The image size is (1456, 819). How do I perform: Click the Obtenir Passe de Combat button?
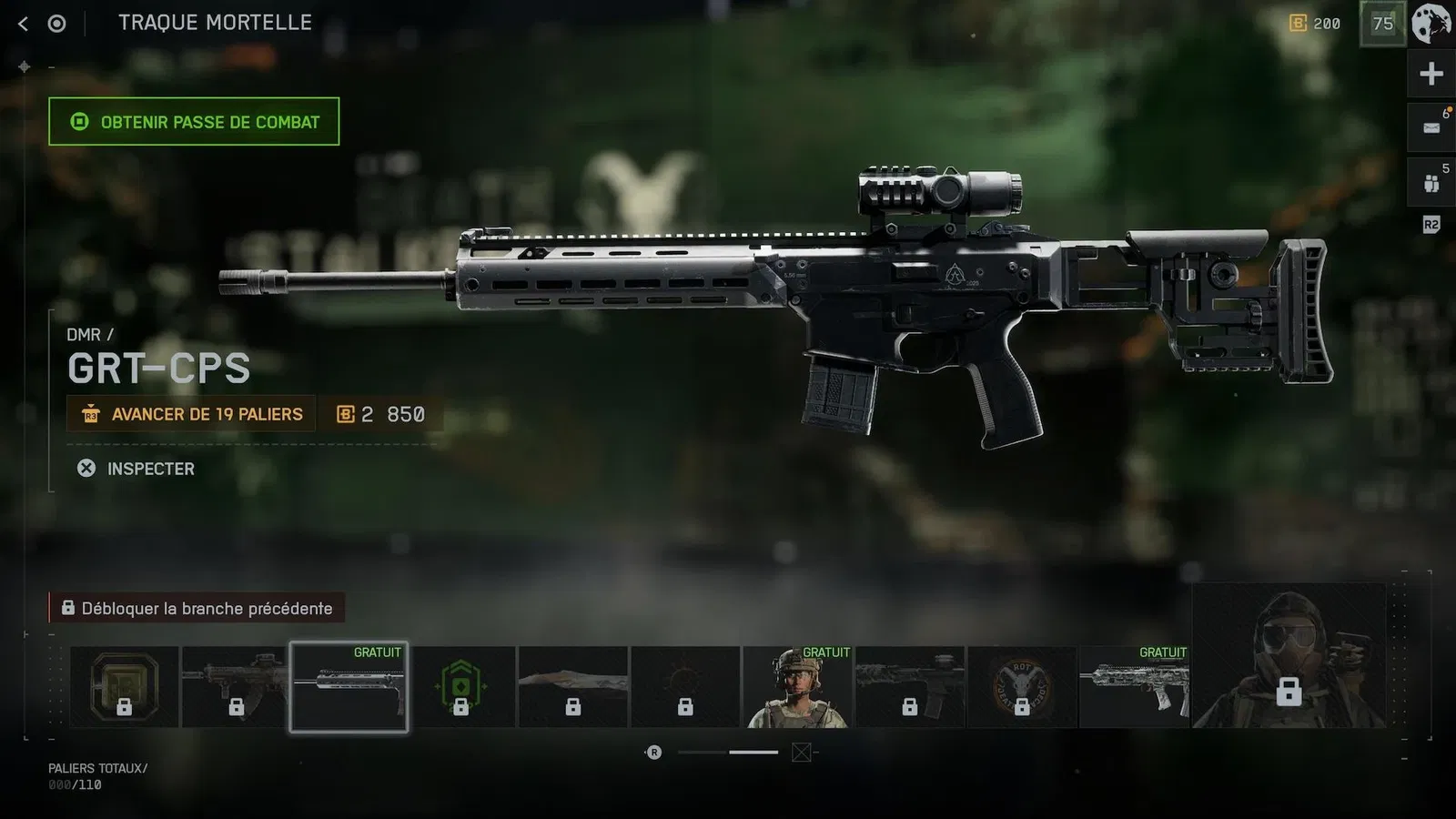(194, 122)
